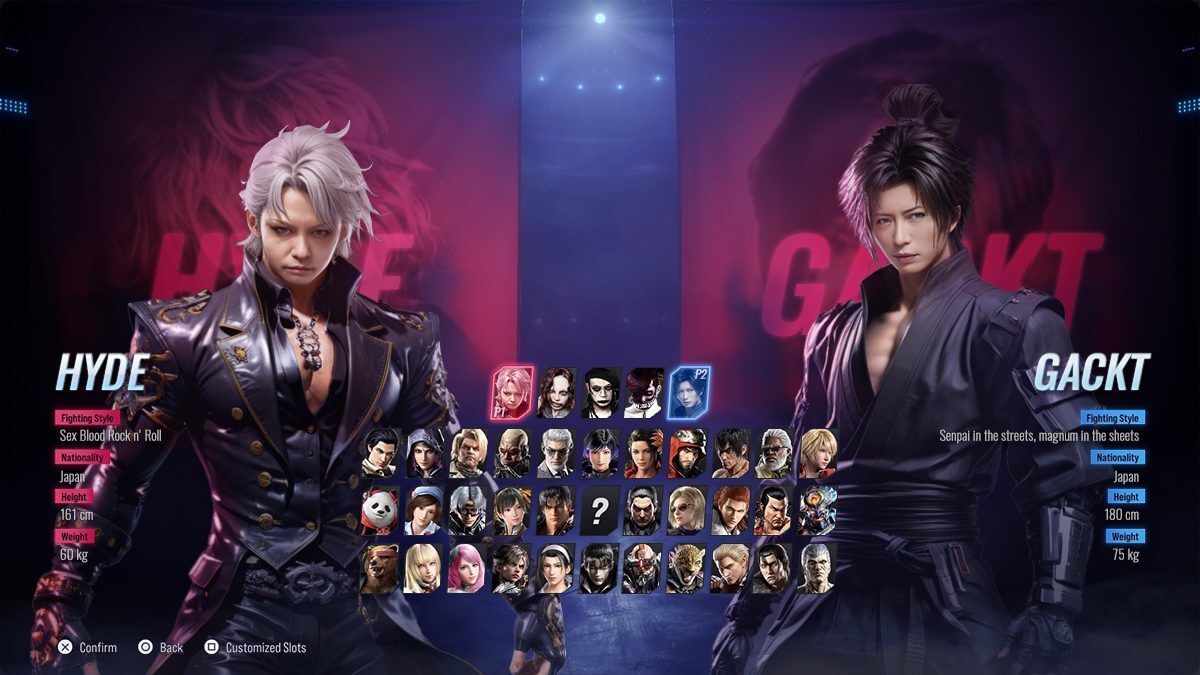Pick the red-haired Hwoarang portrait
This screenshot has height=675, width=1200.
point(730,511)
